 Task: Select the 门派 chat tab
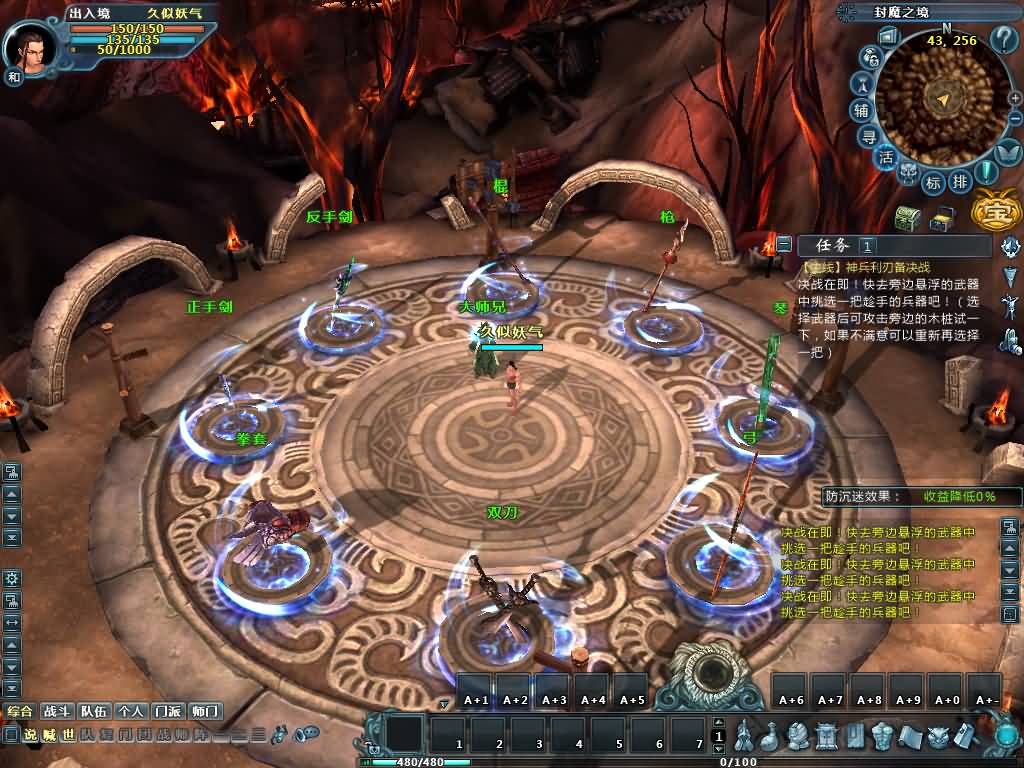(166, 711)
